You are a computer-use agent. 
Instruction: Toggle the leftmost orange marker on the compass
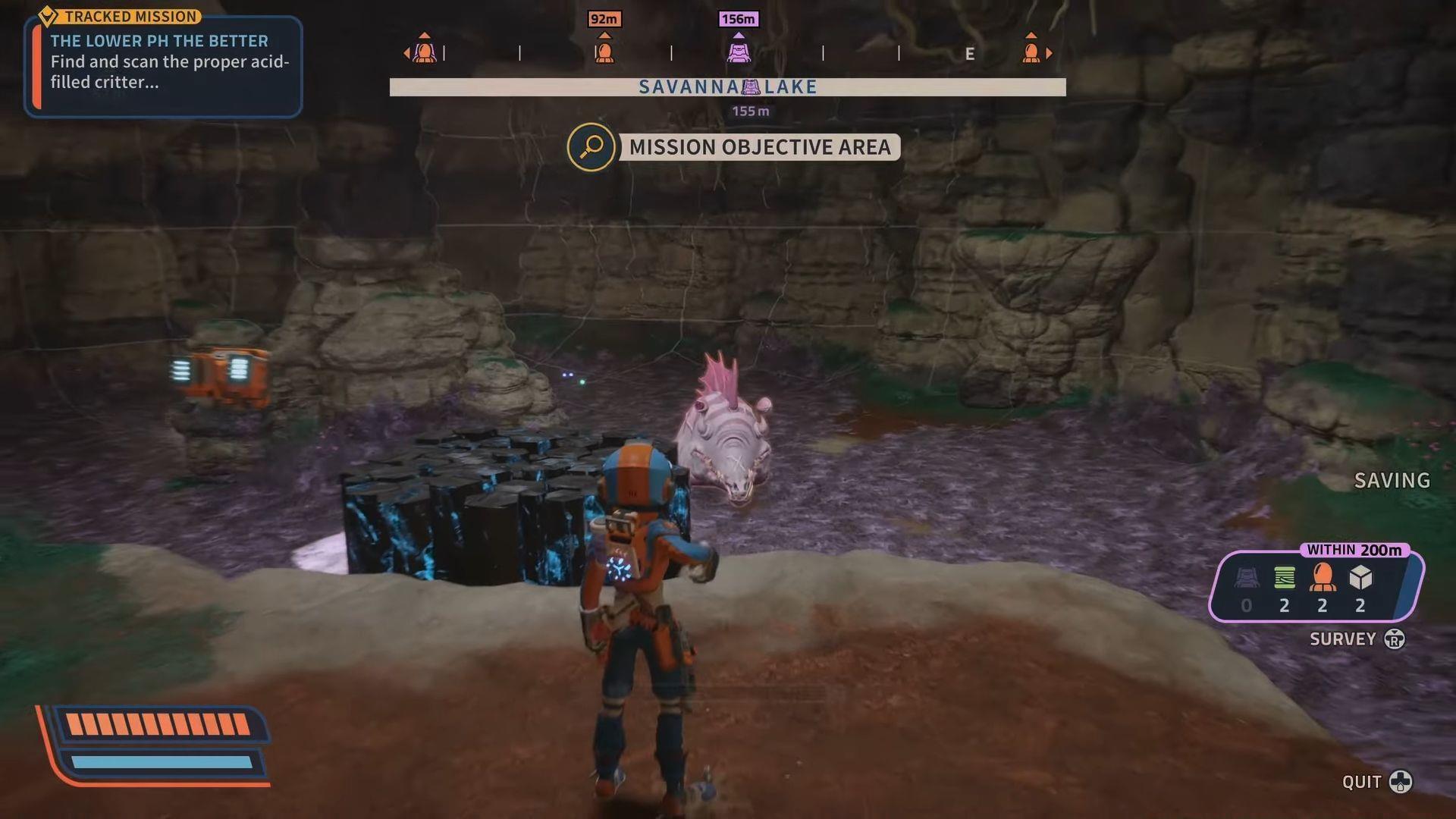point(424,52)
